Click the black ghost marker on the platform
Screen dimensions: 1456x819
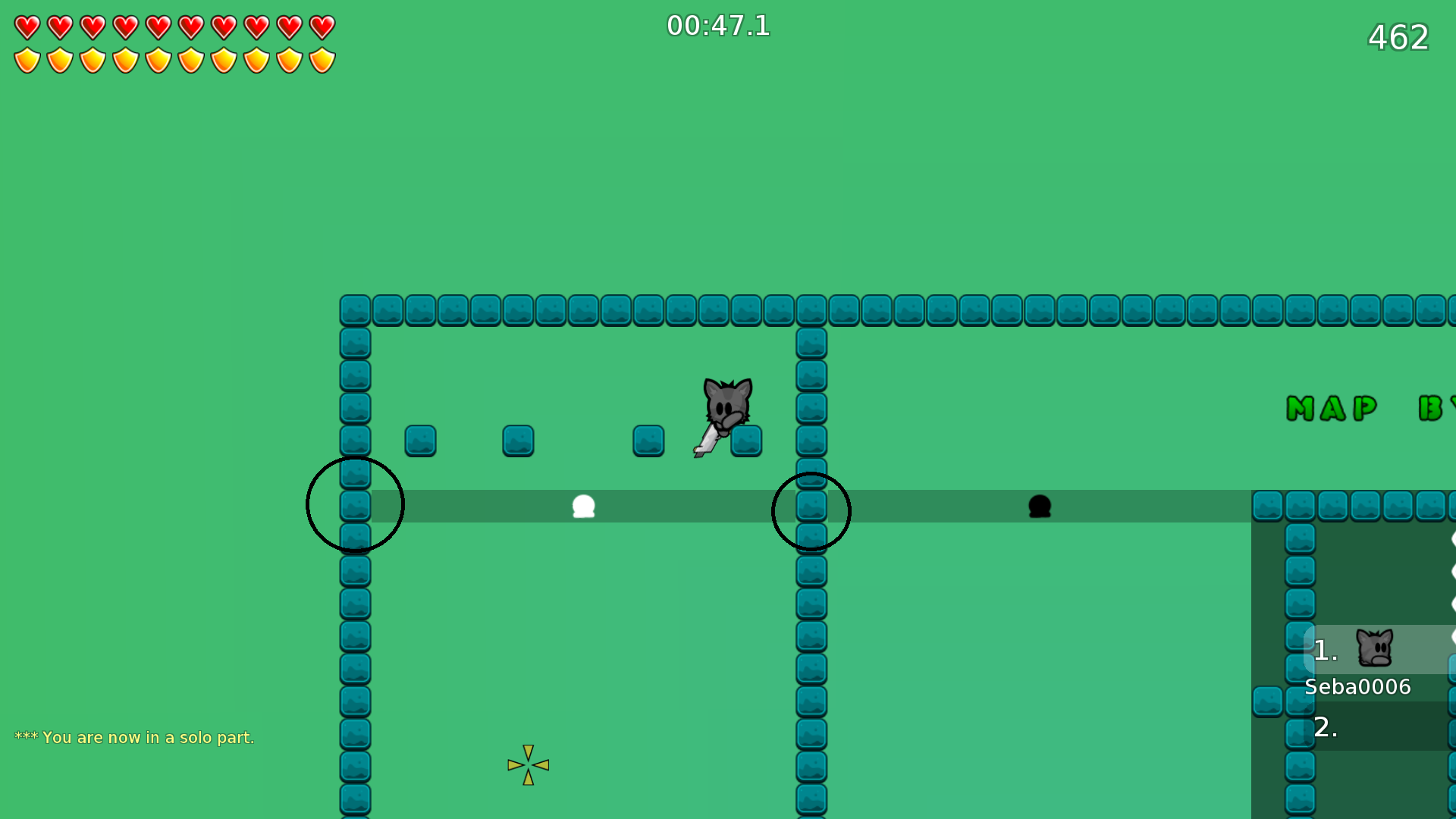(x=1040, y=507)
